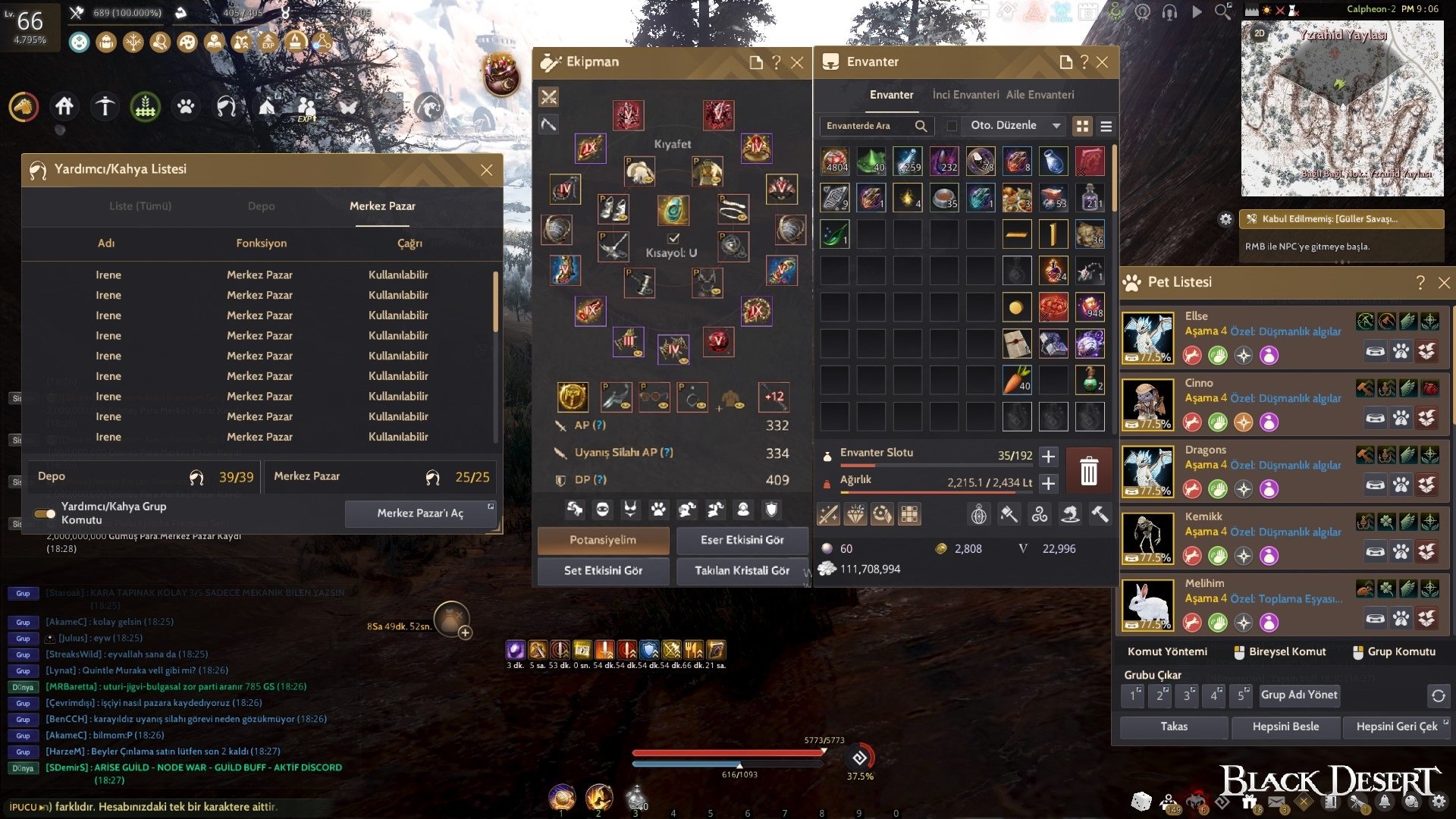Select the carrot item slot
1456x819 pixels.
click(x=1017, y=380)
